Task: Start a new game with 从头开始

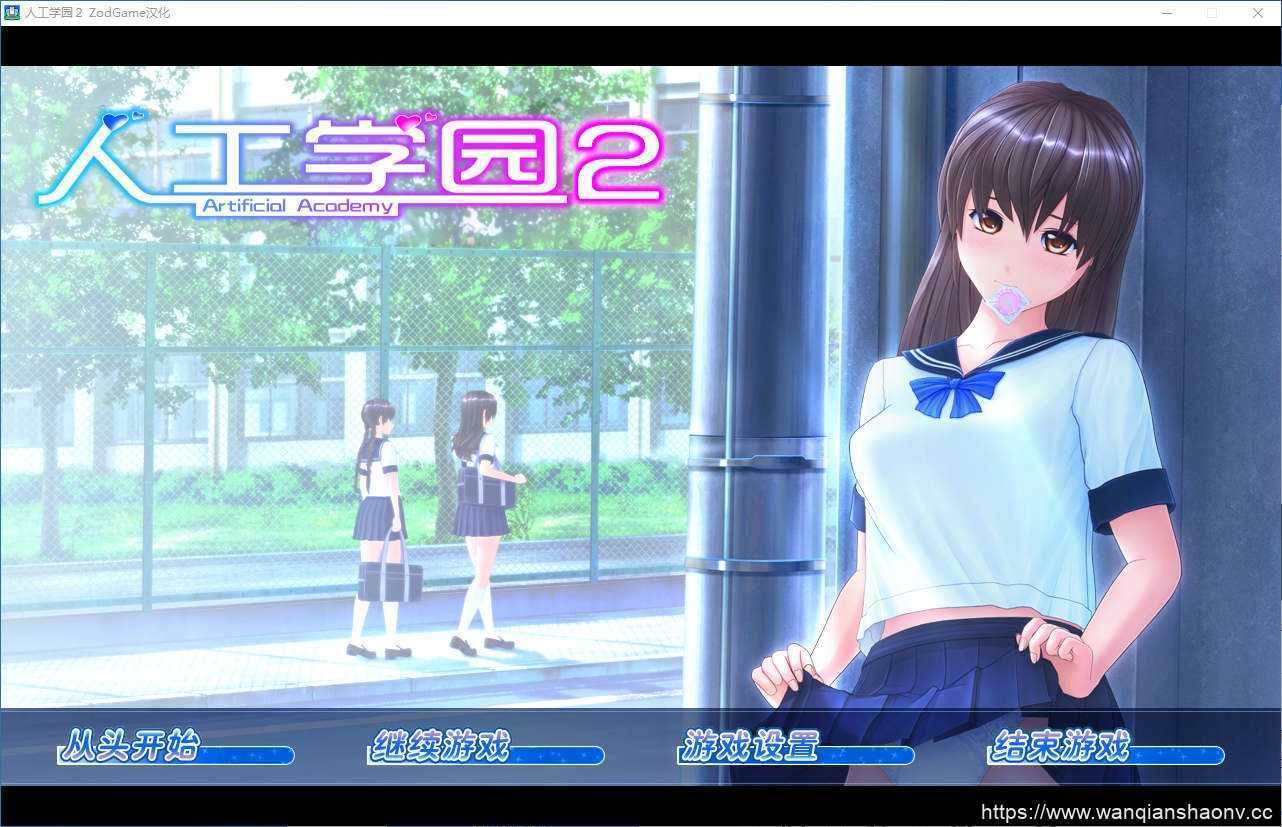Action: pyautogui.click(x=133, y=748)
